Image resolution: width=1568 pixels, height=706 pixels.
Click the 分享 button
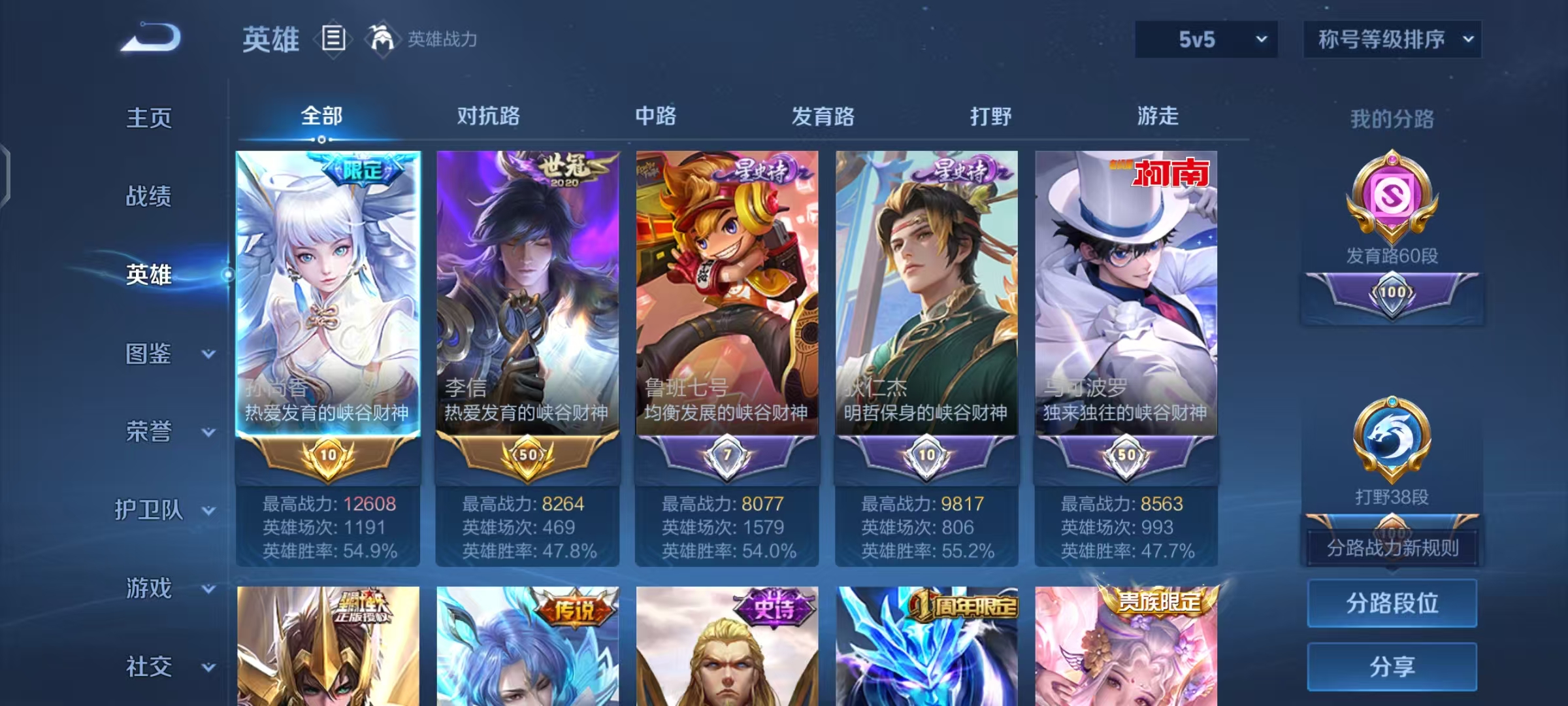1392,665
